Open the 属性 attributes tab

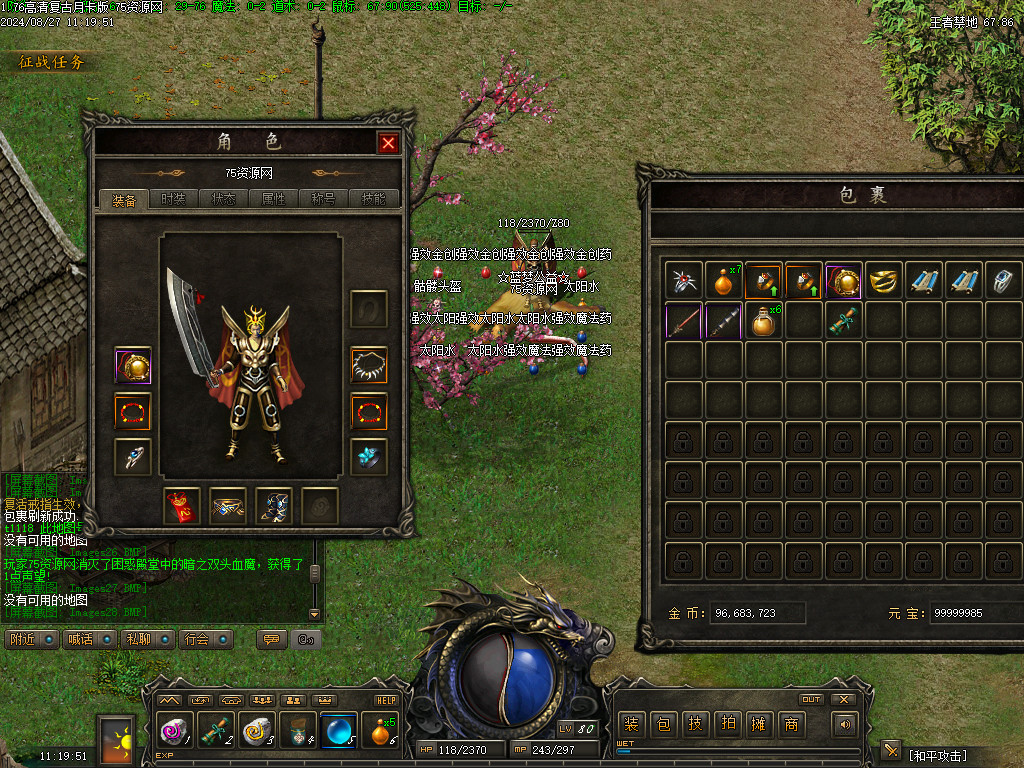(273, 199)
